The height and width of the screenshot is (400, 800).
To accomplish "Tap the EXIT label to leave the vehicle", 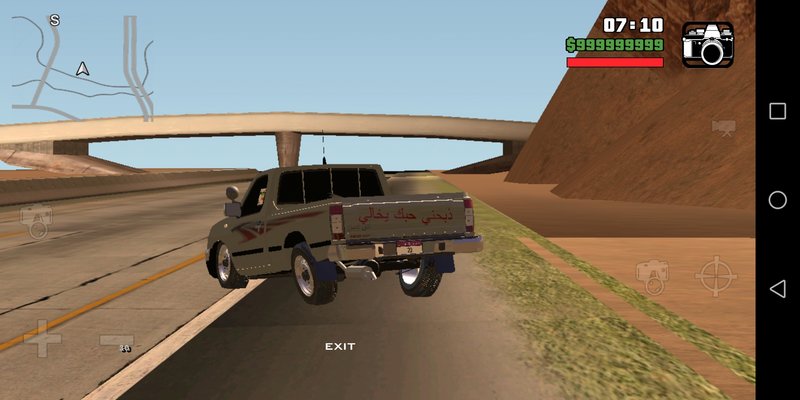I will (x=340, y=346).
